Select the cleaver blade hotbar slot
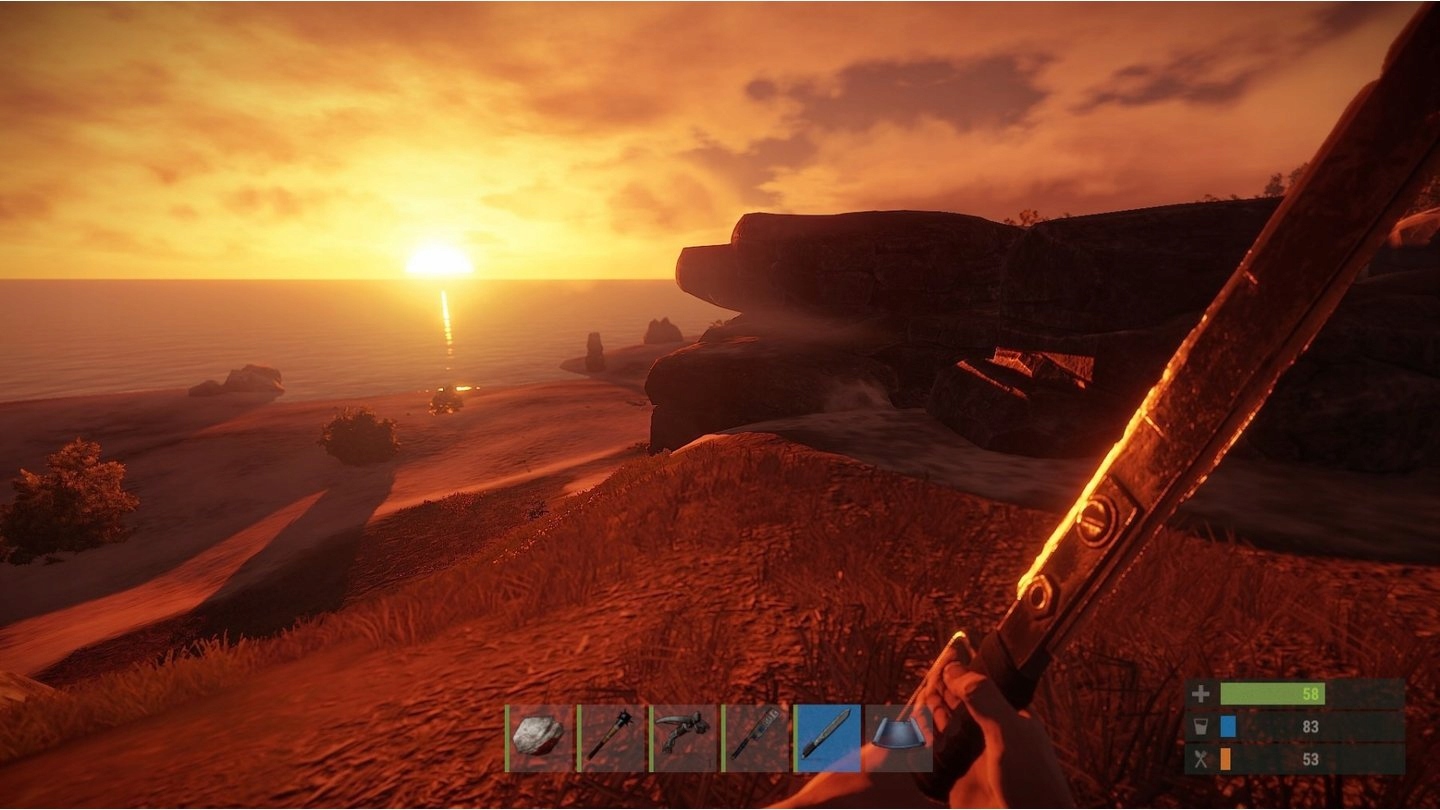The image size is (1440, 810). pyautogui.click(x=755, y=738)
